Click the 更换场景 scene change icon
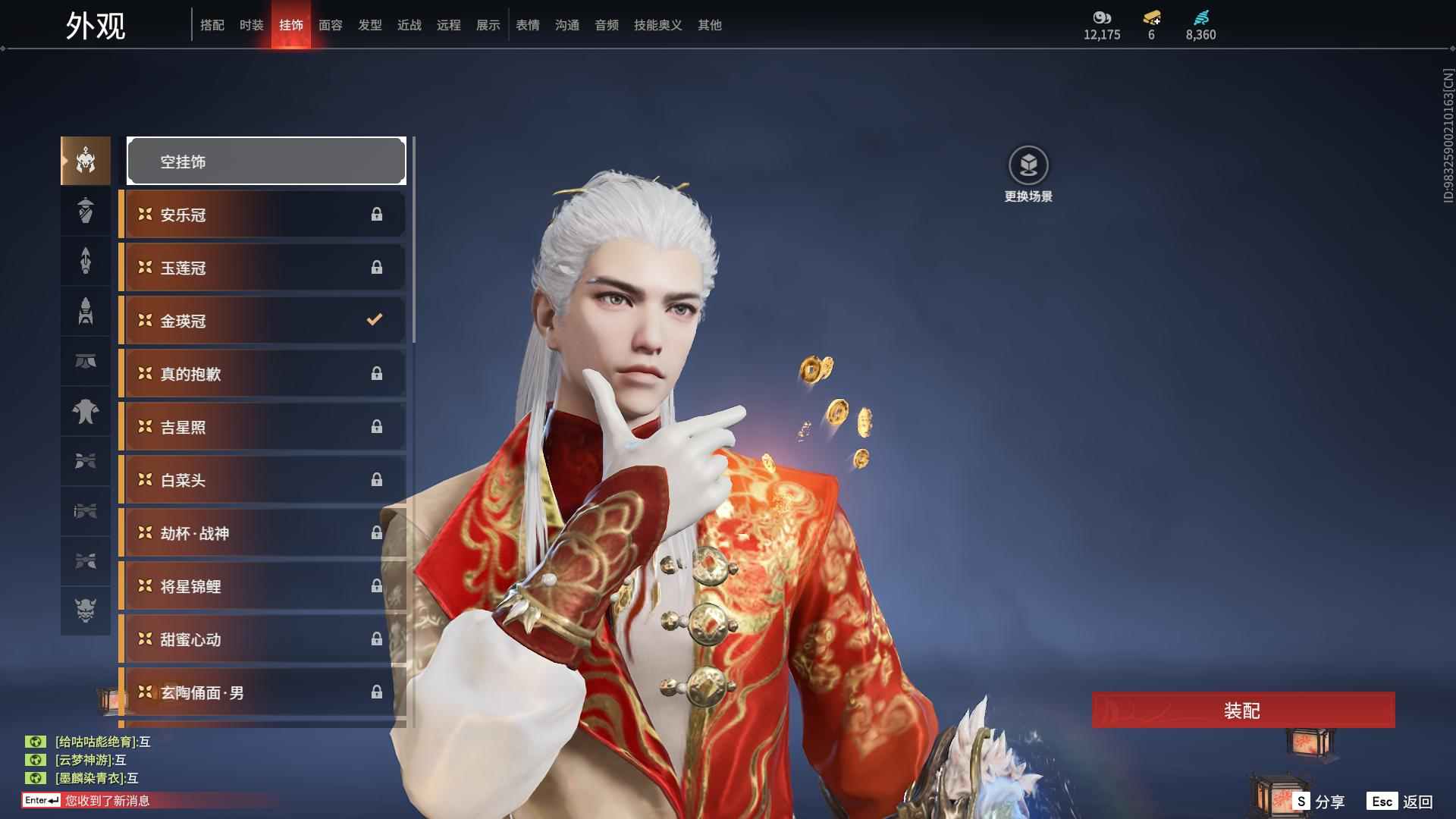Viewport: 1456px width, 819px height. coord(1028,165)
